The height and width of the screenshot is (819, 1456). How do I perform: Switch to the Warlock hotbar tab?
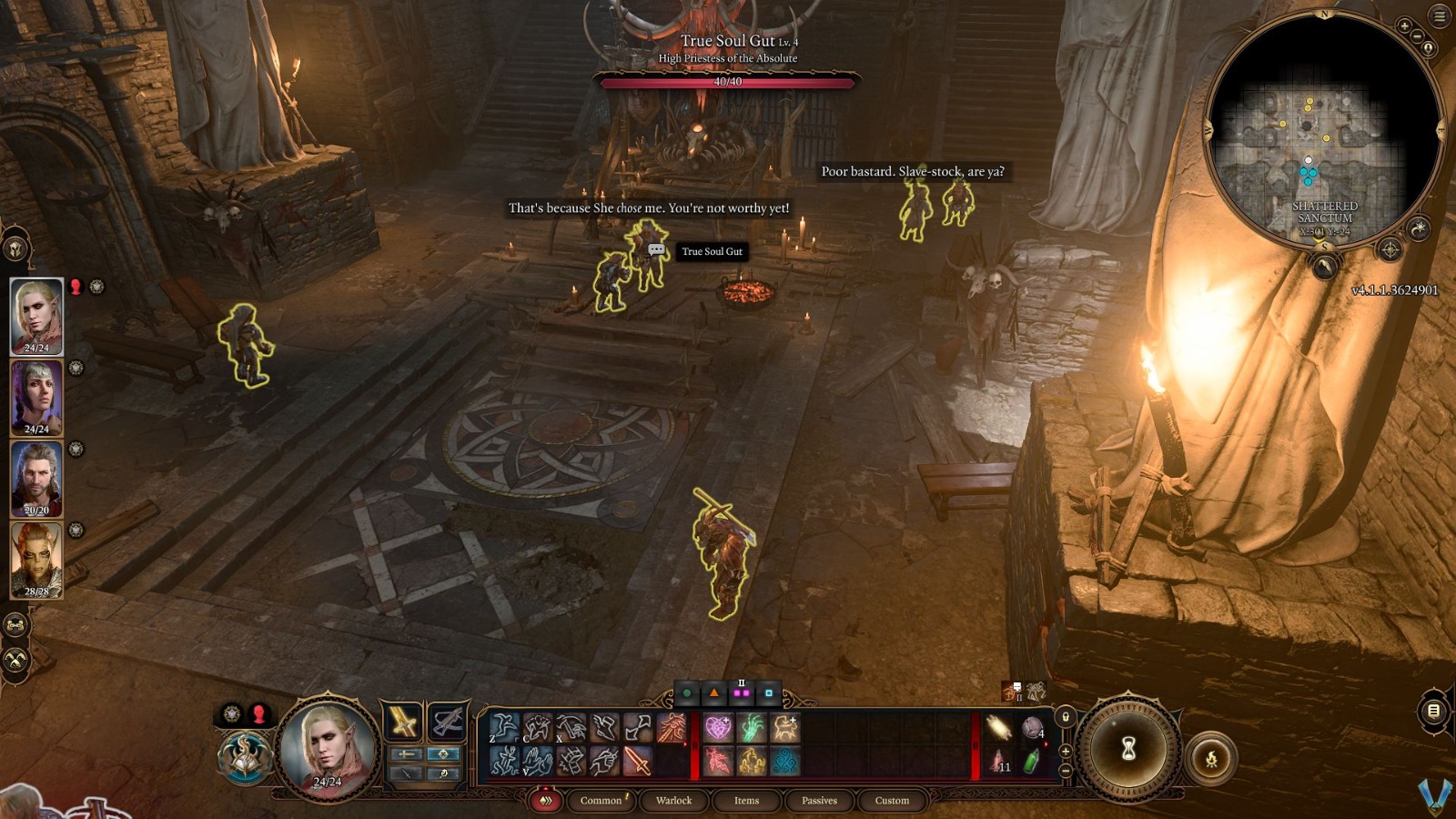click(672, 801)
